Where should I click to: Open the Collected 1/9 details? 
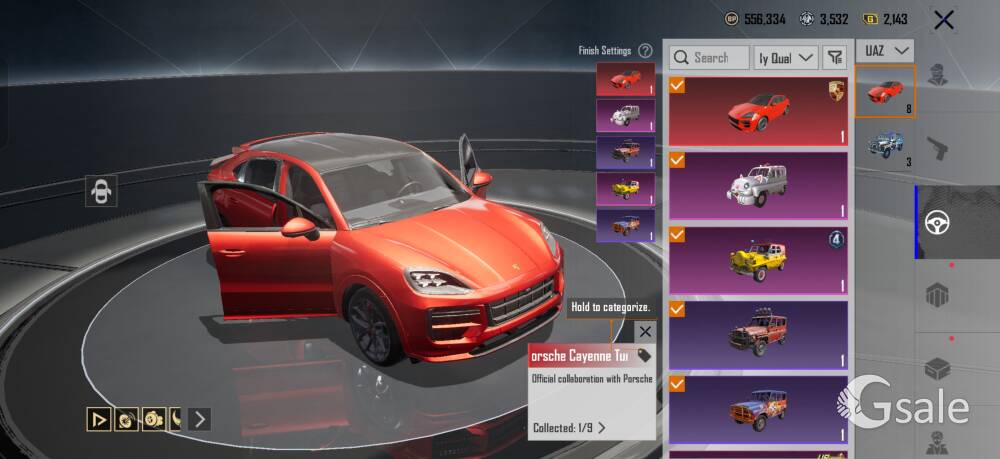570,428
